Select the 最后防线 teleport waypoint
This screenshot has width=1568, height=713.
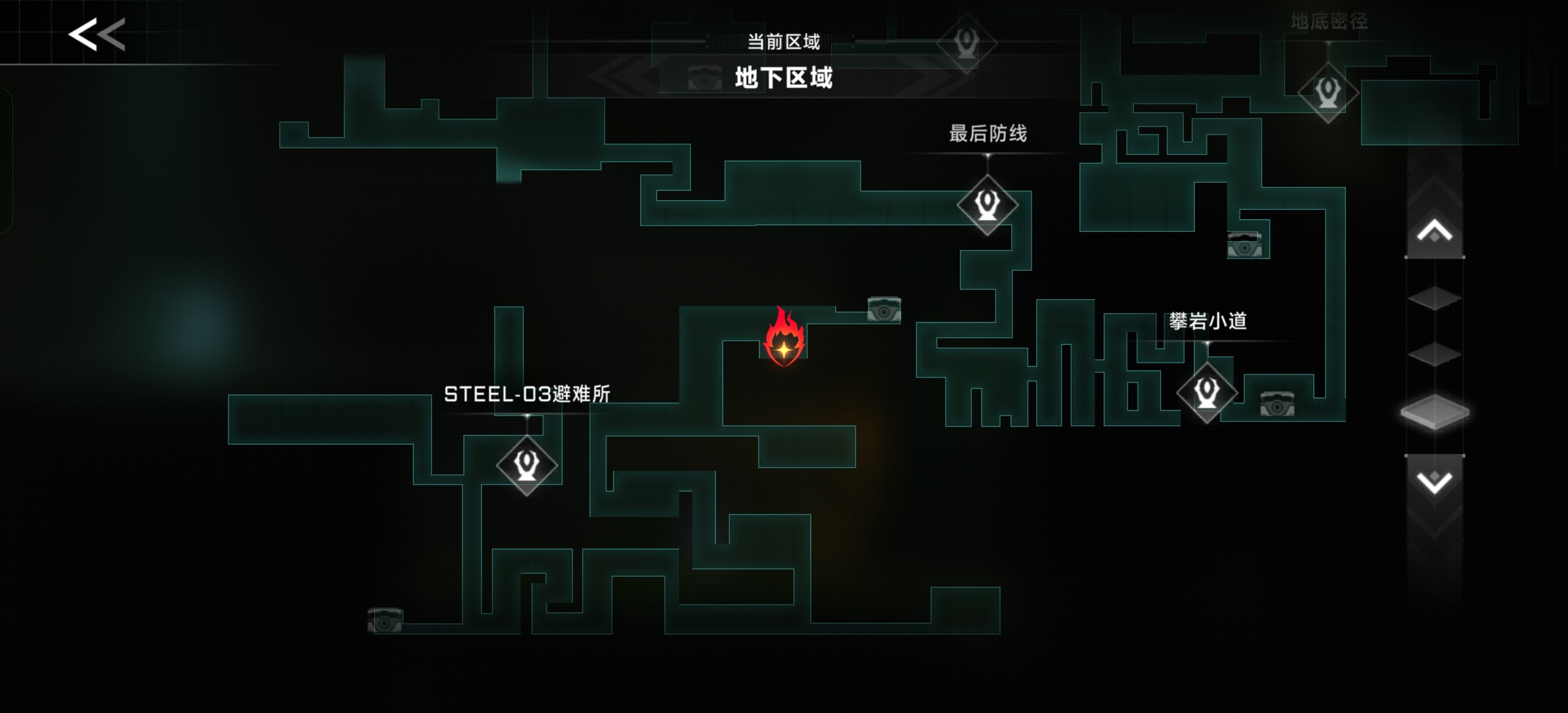[986, 205]
